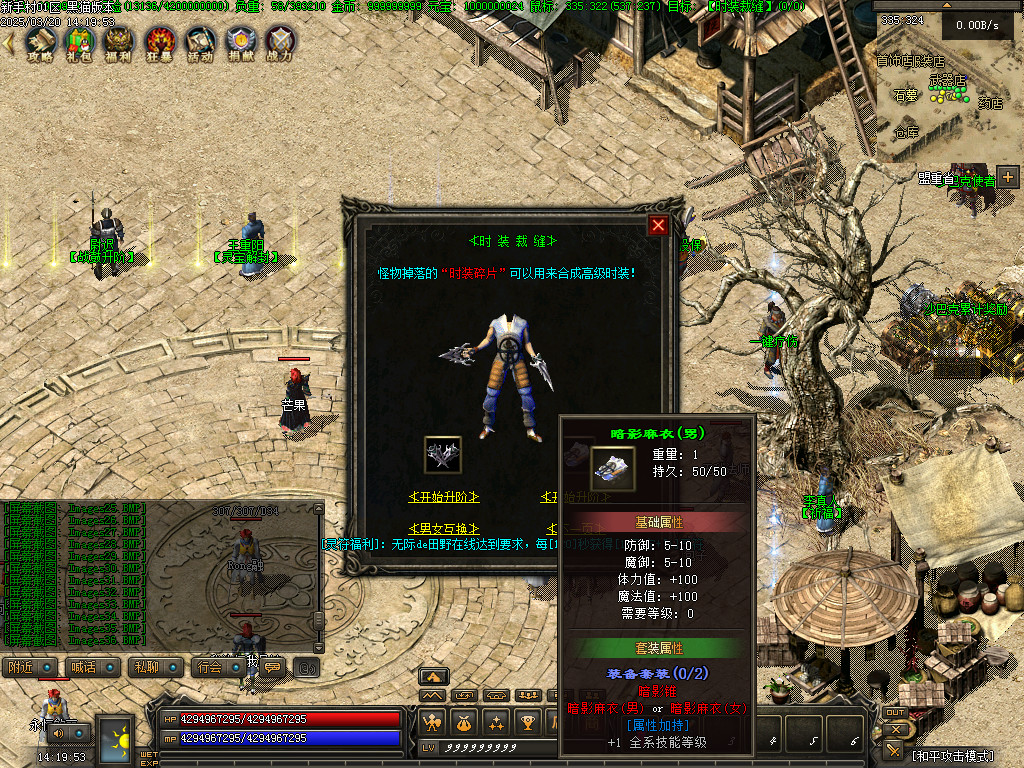Collapse the top icon bar with the left arrow
The width and height of the screenshot is (1024, 768).
(x=9, y=42)
